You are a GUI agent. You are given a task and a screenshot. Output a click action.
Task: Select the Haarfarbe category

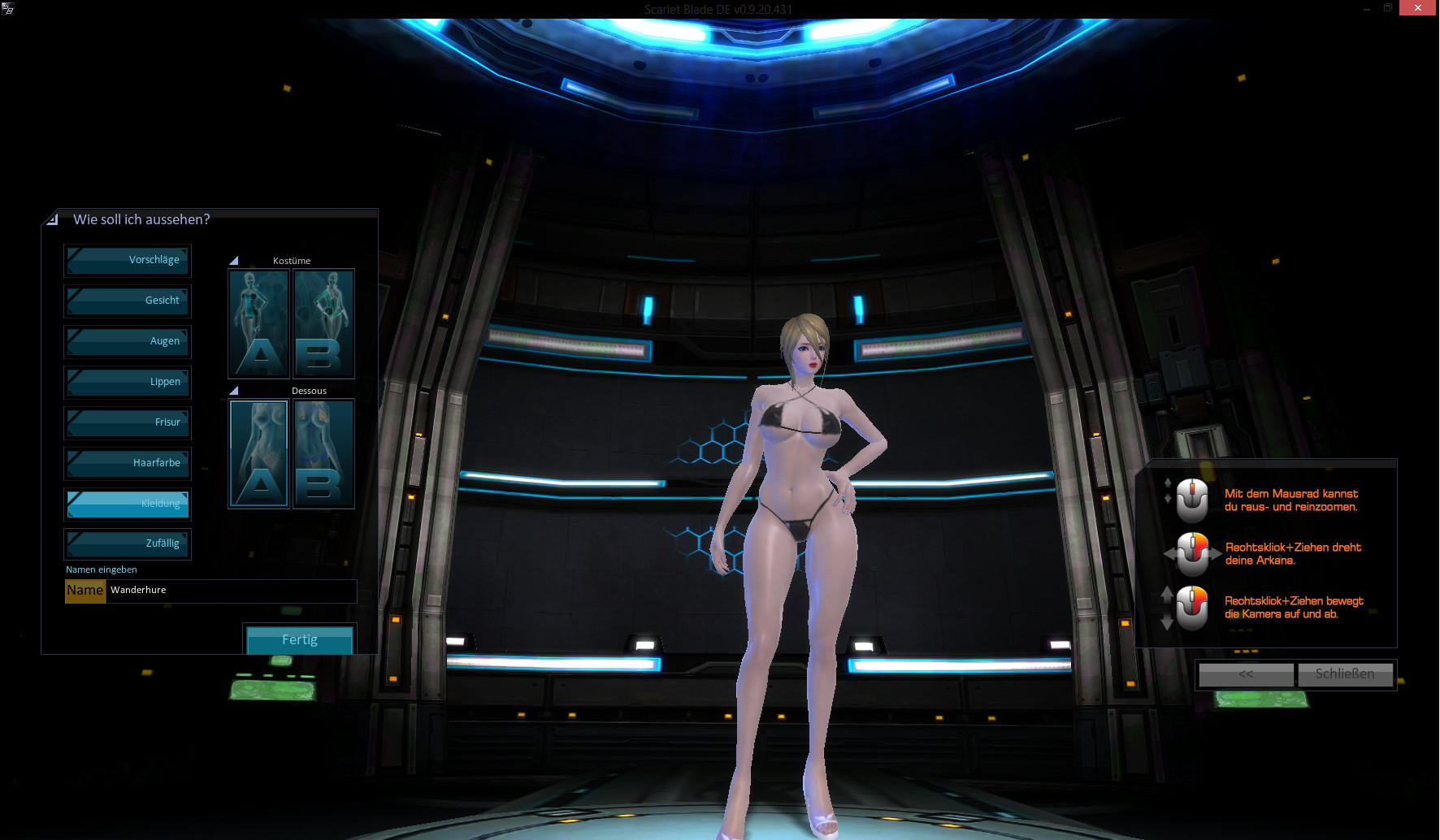pos(128,464)
